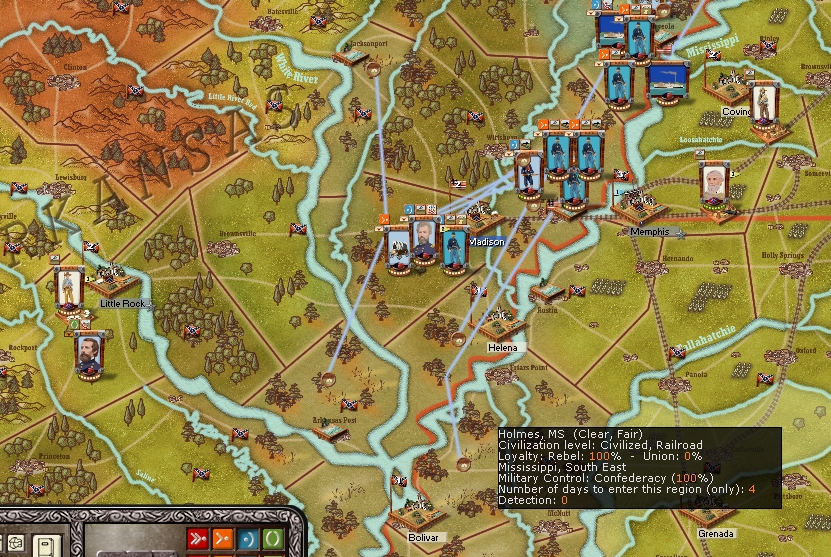Open the ledger book icon
This screenshot has width=831, height=557.
coord(46,546)
